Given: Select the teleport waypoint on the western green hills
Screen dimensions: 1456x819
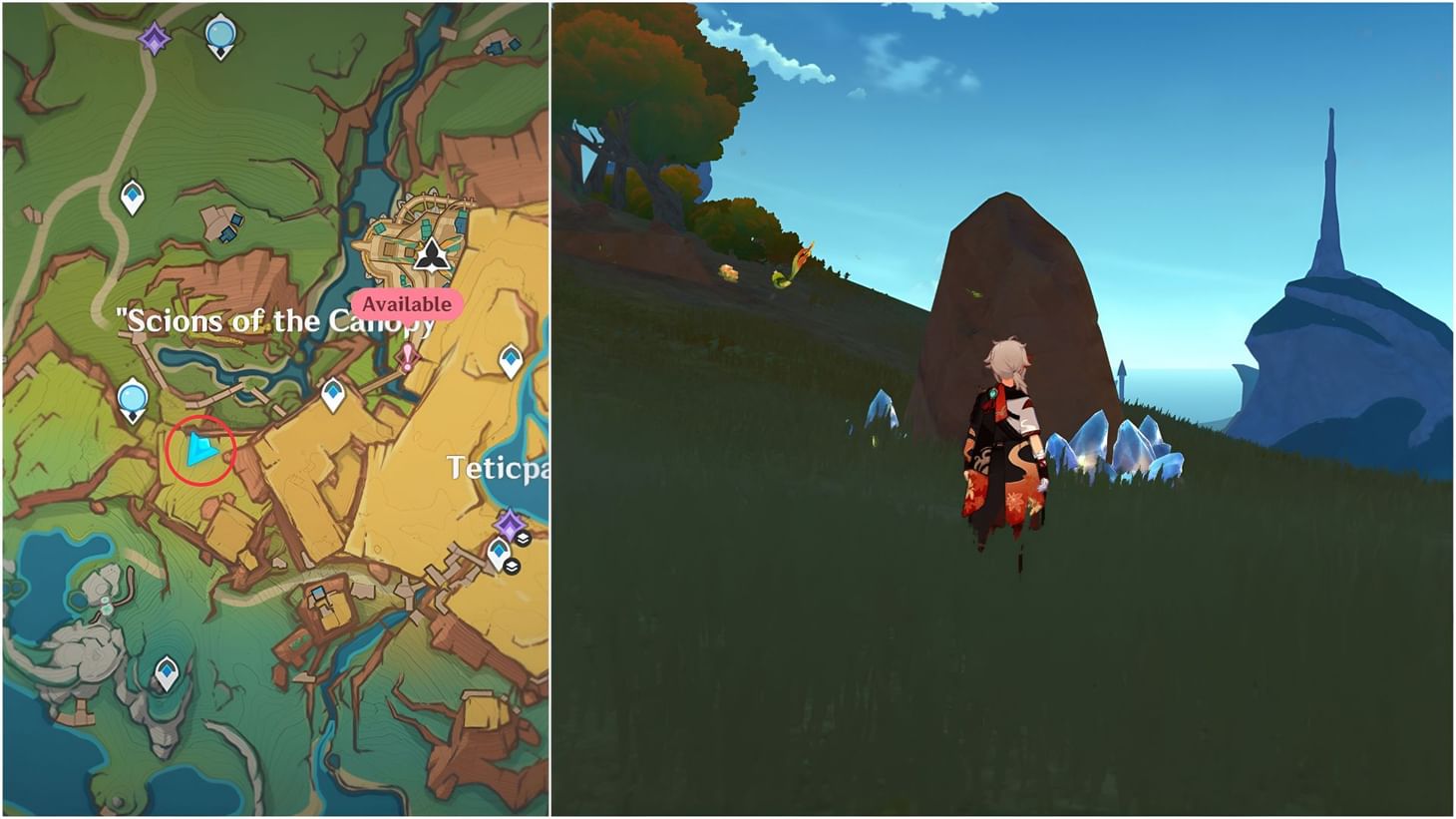Looking at the screenshot, I should pyautogui.click(x=131, y=194).
